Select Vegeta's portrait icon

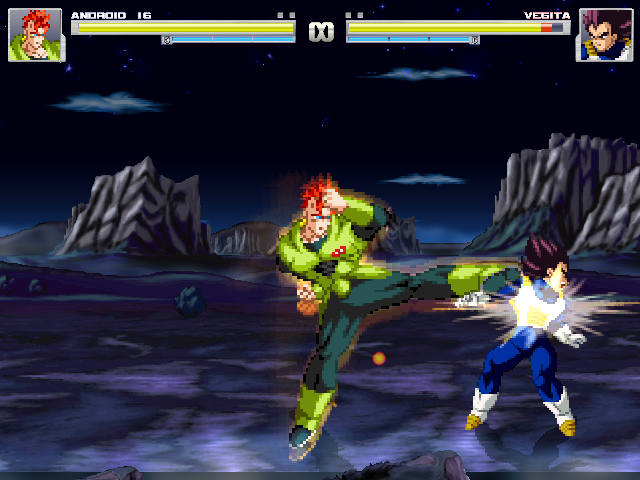(x=604, y=35)
